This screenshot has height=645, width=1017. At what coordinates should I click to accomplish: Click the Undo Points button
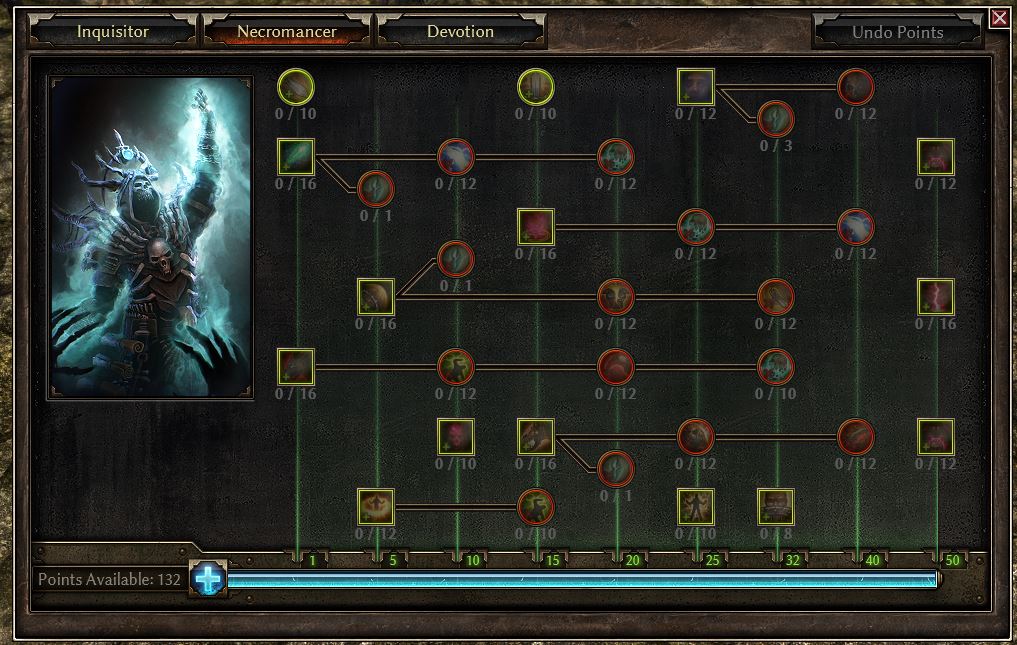[897, 32]
